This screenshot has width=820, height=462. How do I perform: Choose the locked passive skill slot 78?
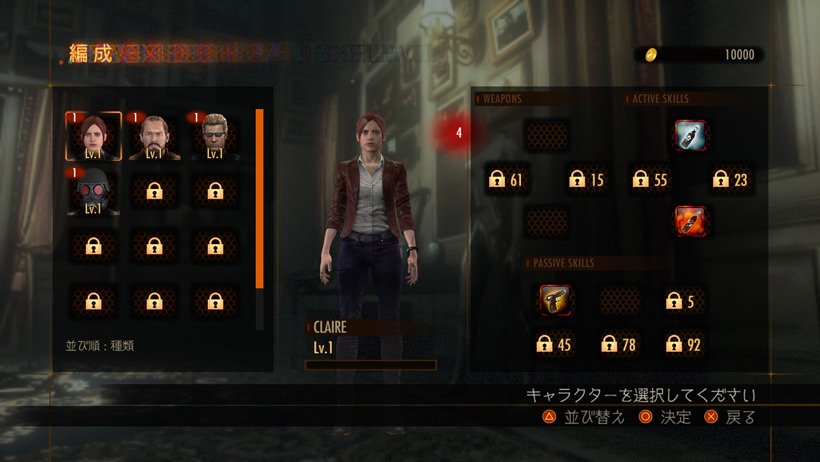click(x=619, y=345)
